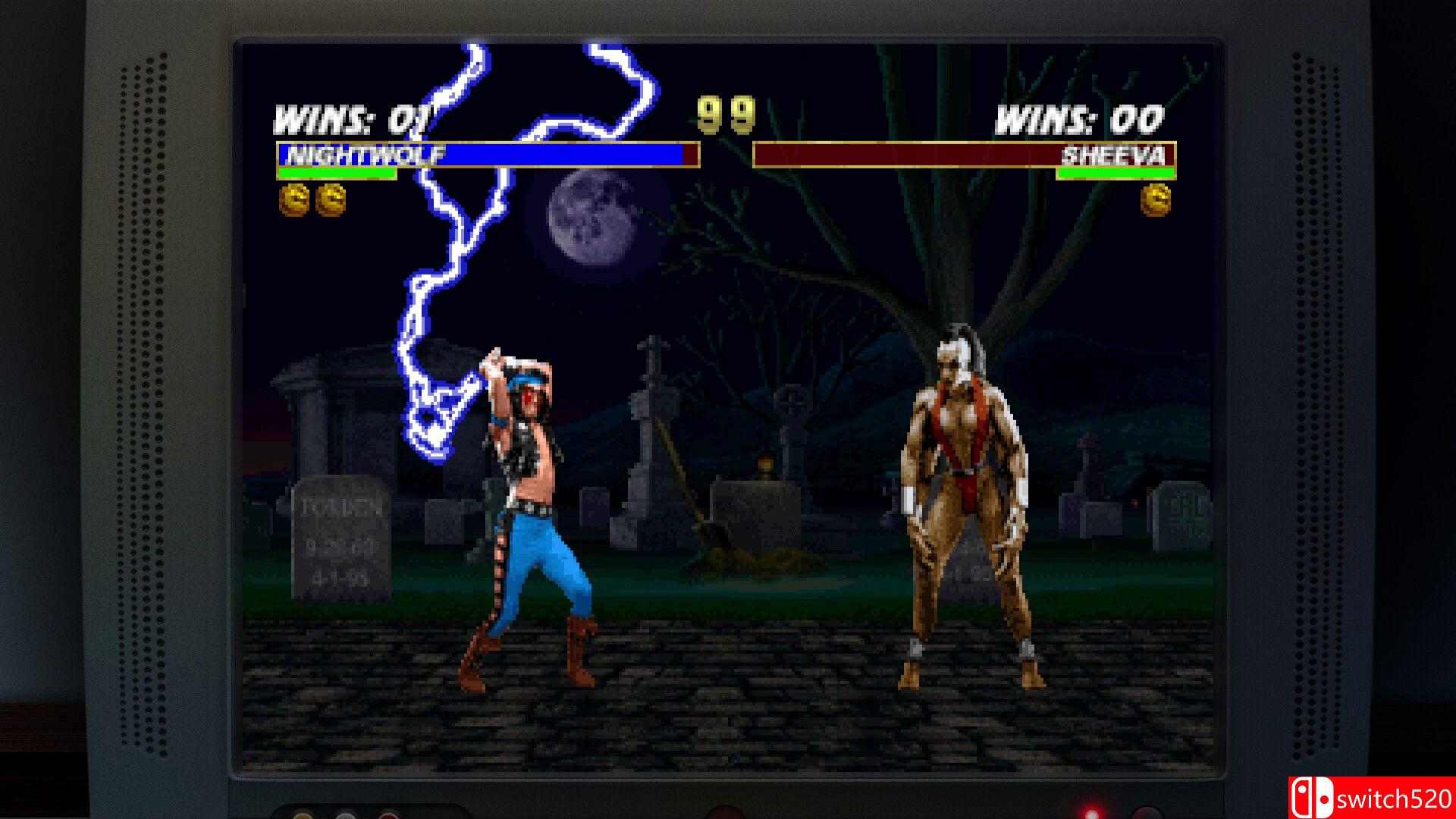This screenshot has width=1456, height=819.
Task: Click Nightwolf's green health bar
Action: tap(337, 174)
